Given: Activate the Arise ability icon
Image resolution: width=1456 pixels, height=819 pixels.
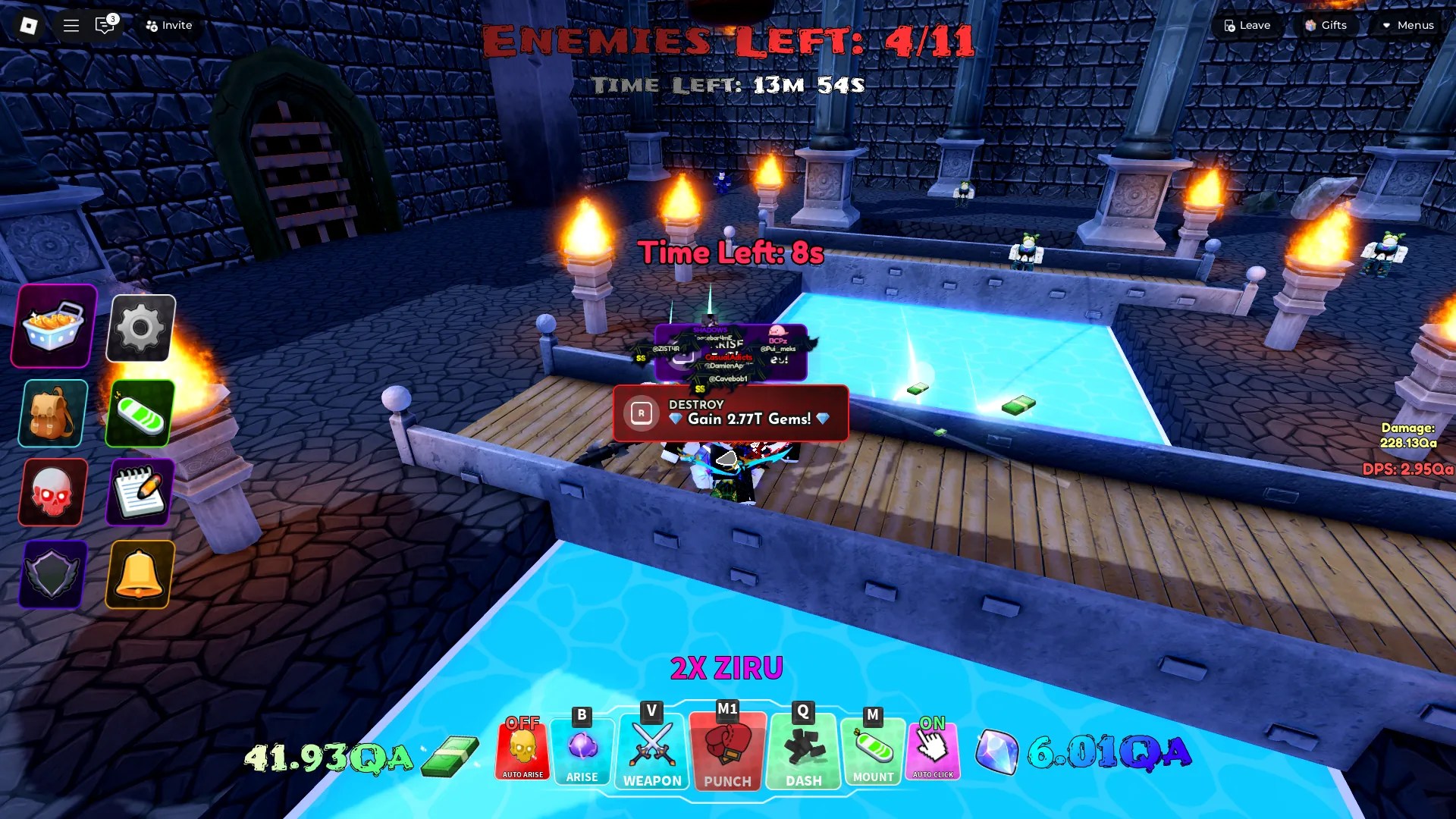Looking at the screenshot, I should pyautogui.click(x=582, y=751).
